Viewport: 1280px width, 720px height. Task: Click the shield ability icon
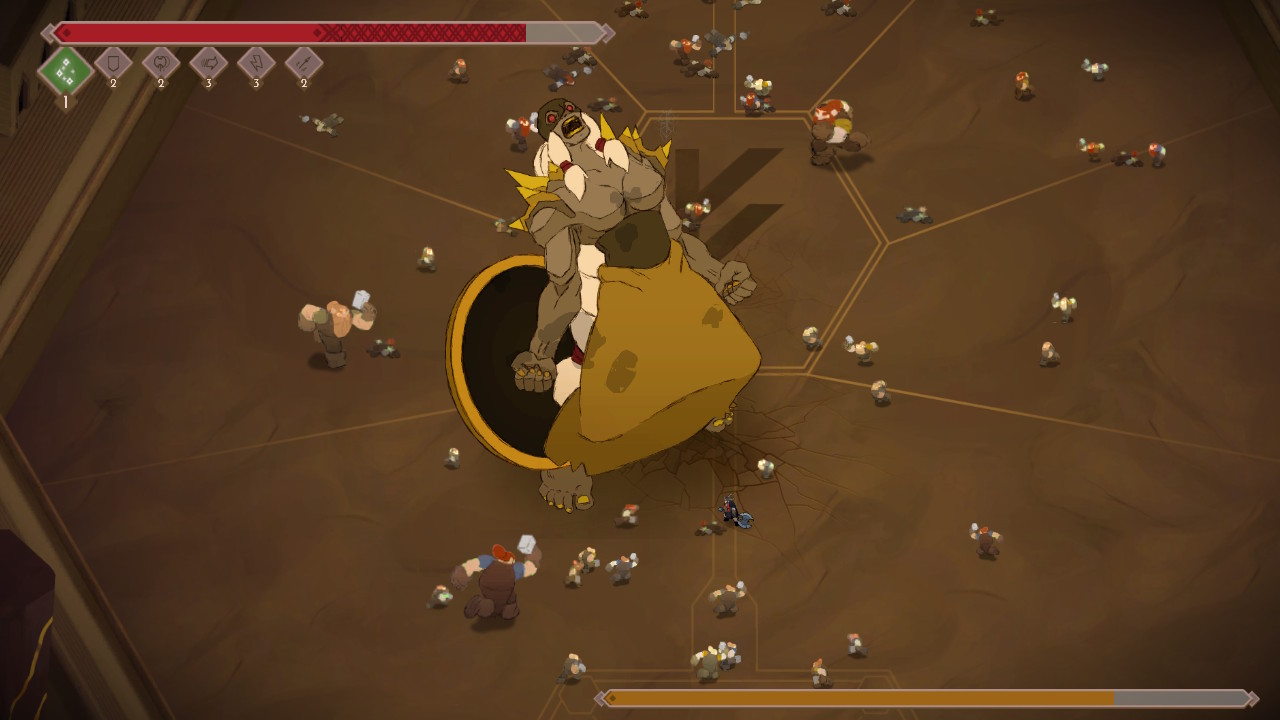[x=113, y=64]
